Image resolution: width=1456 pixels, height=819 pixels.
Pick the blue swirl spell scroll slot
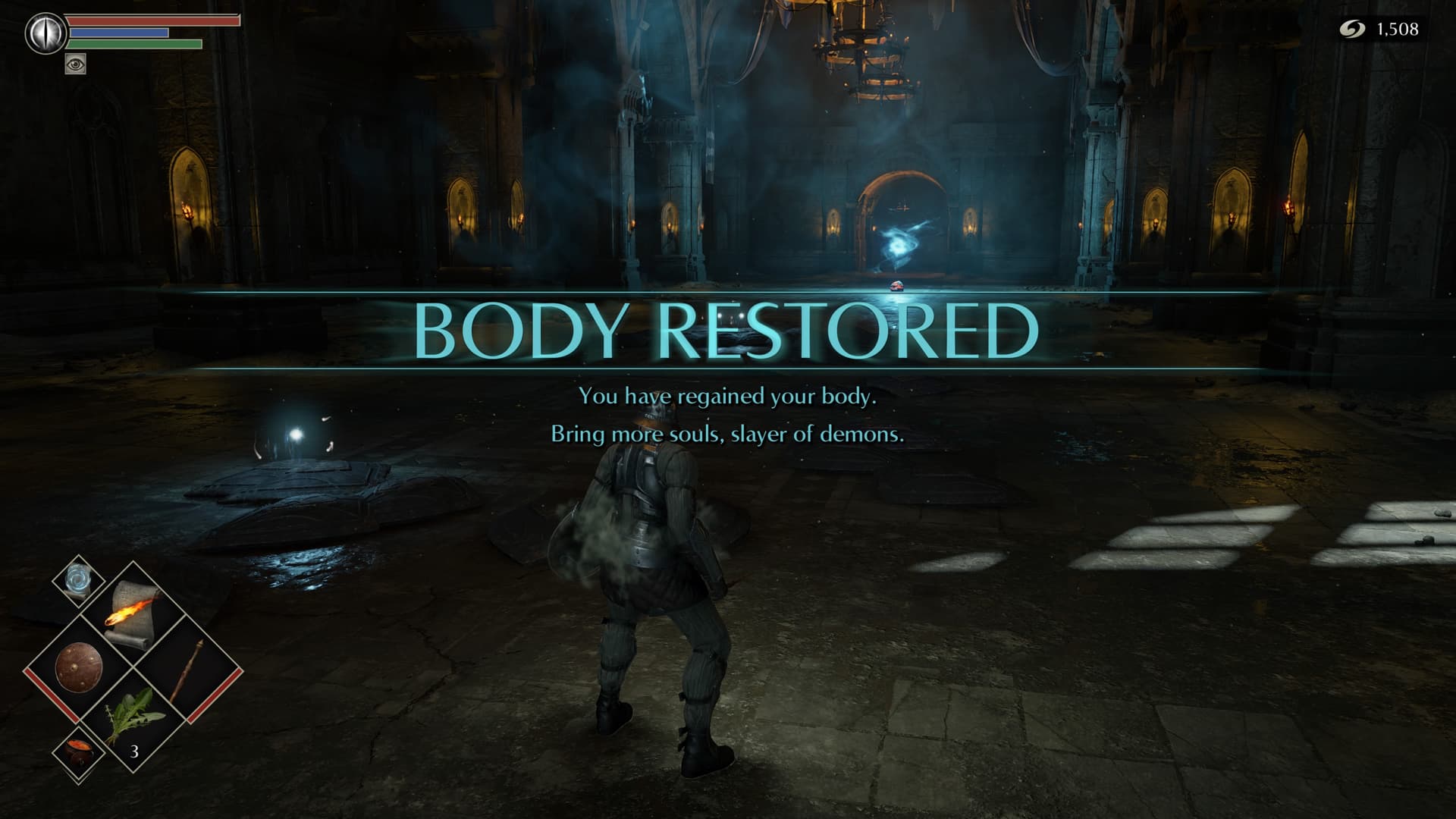[x=78, y=581]
